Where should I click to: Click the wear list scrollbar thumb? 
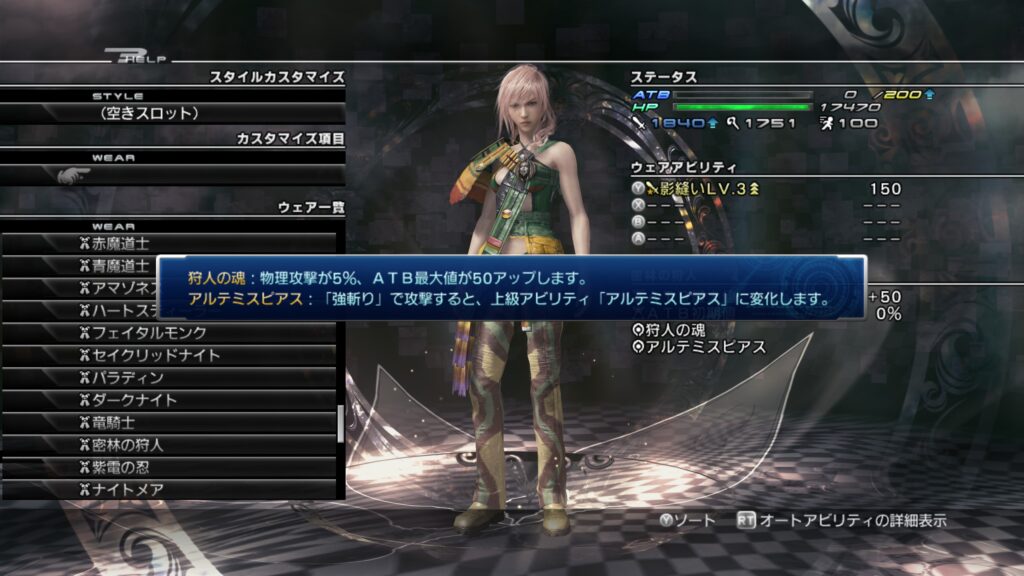pos(341,424)
